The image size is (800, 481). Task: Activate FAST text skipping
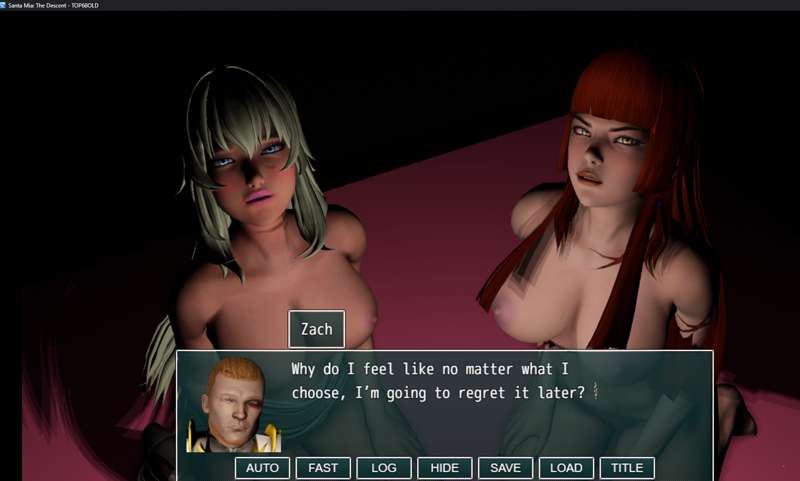(x=323, y=468)
